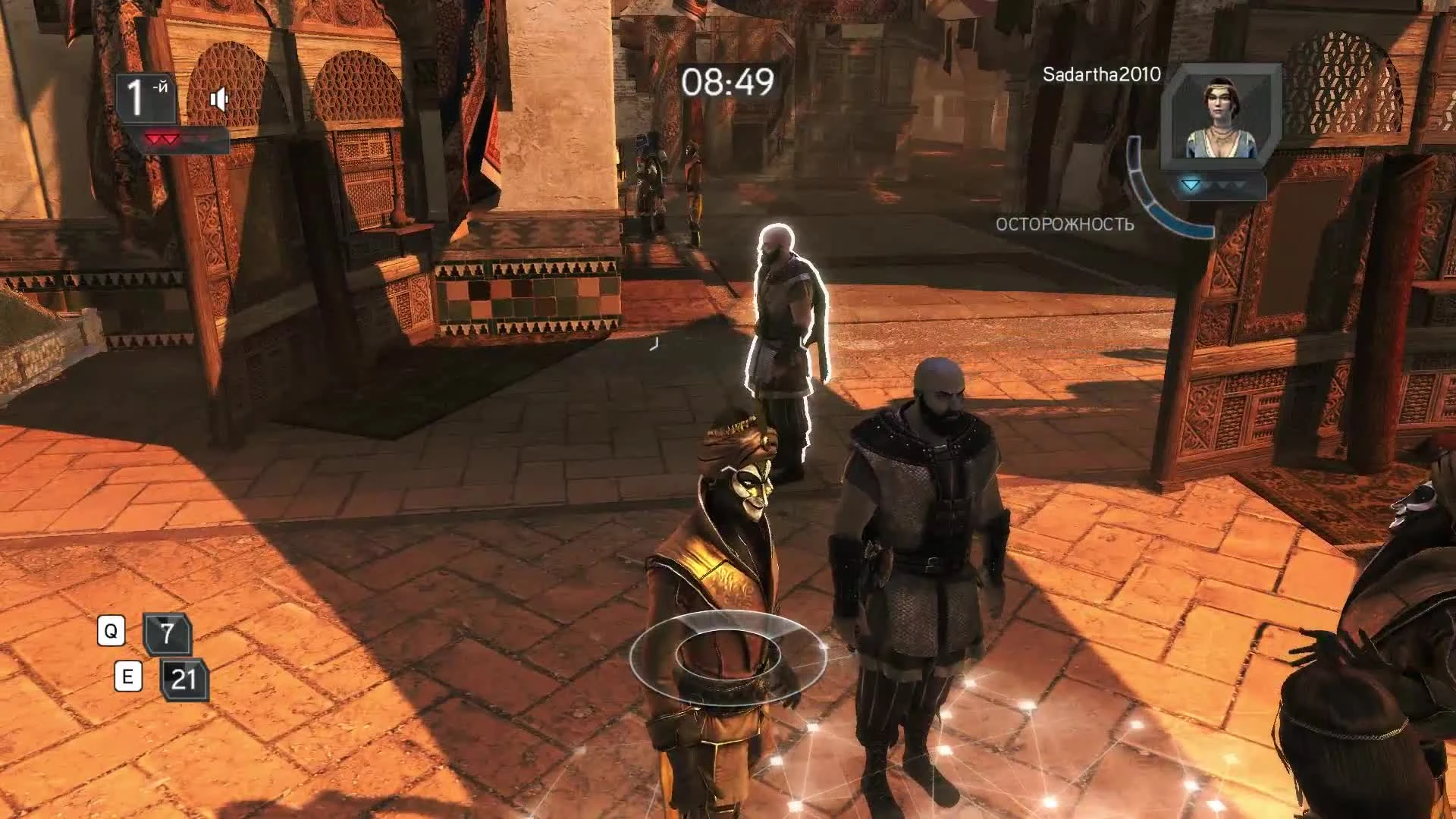
Task: Click the speaker icon near the rank badge
Action: coord(220,97)
